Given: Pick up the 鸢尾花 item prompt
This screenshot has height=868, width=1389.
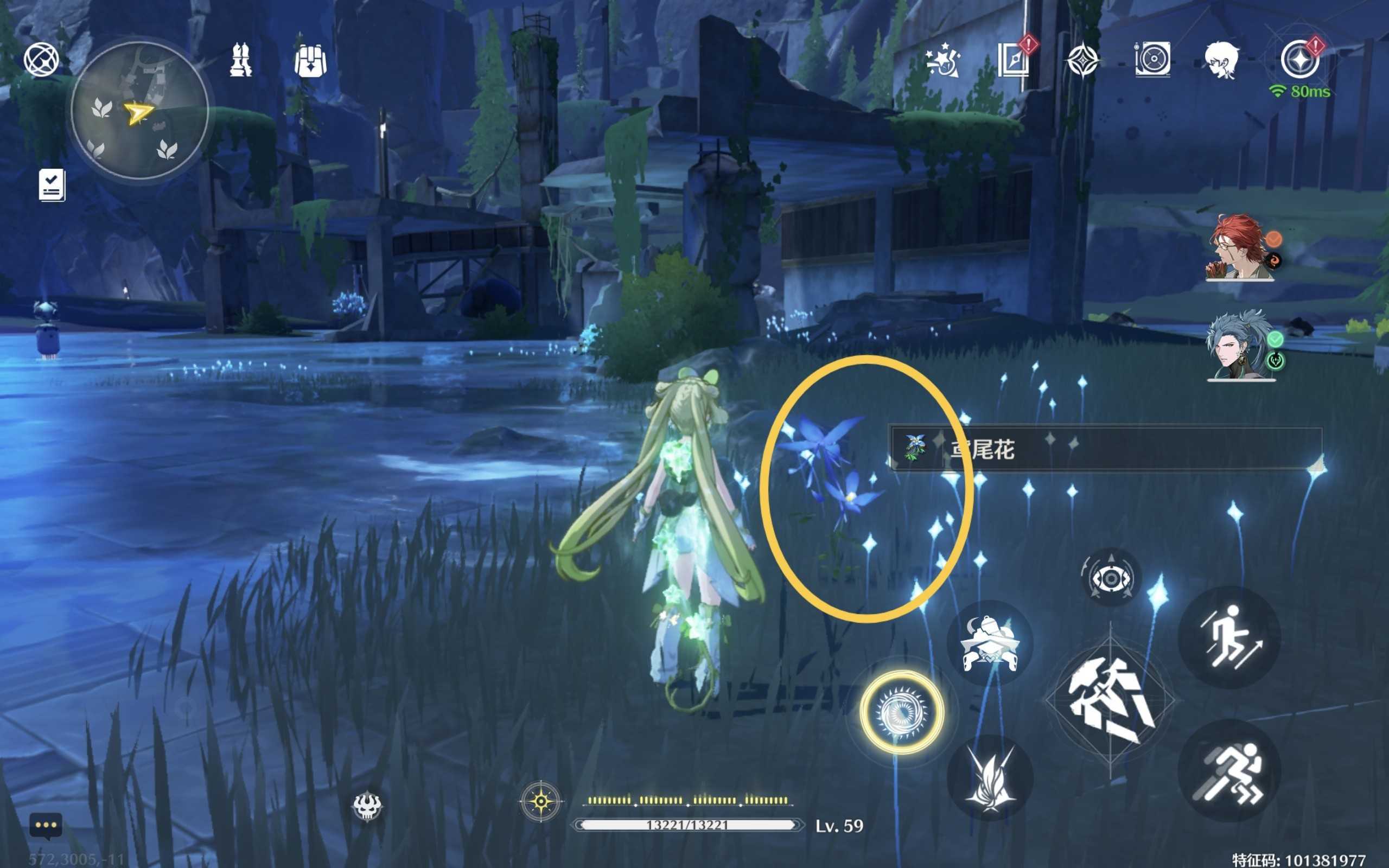Looking at the screenshot, I should tap(1105, 448).
